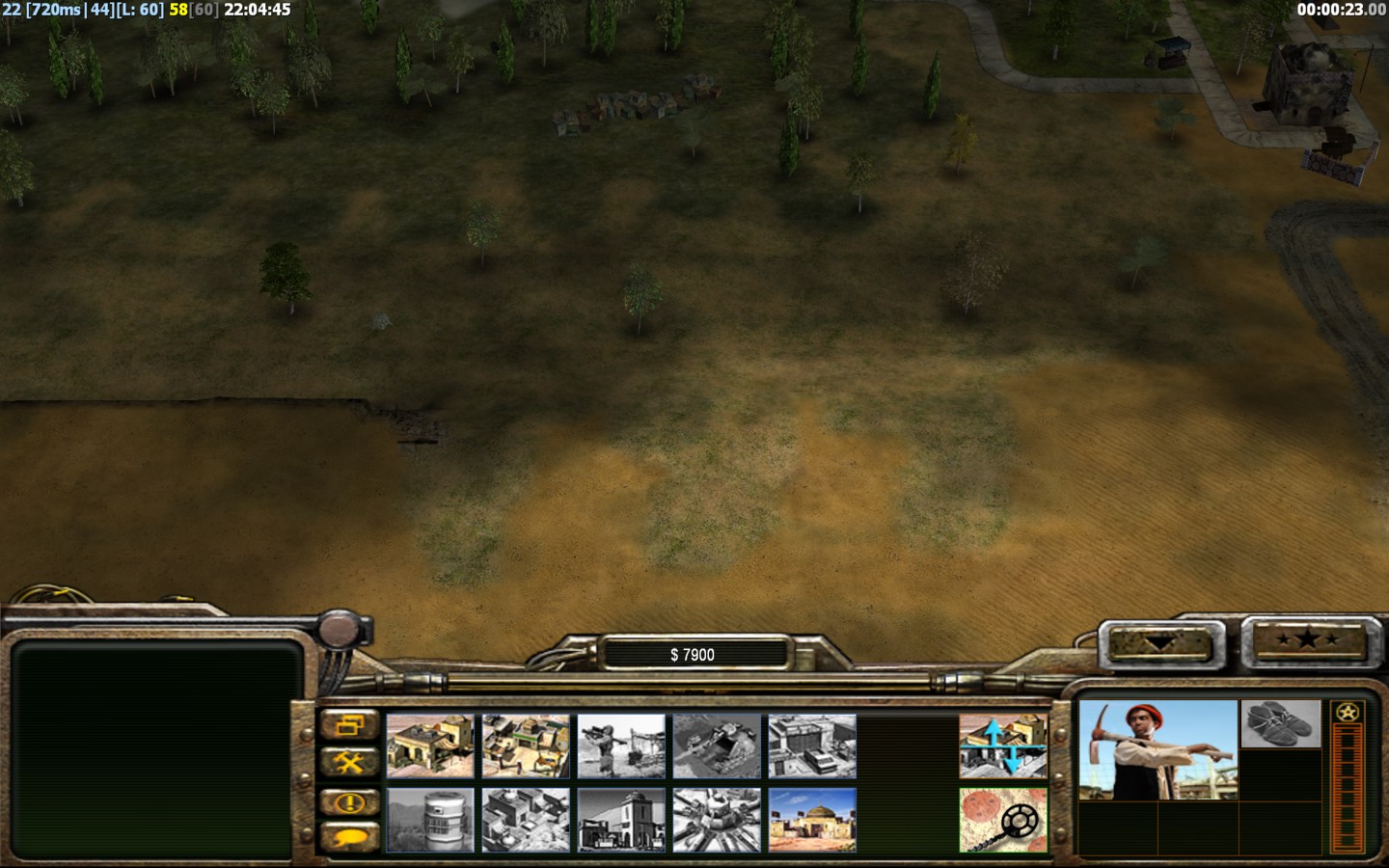Viewport: 1389px width, 868px height.
Task: Select the Arms Dealer build icon
Action: pyautogui.click(x=812, y=746)
